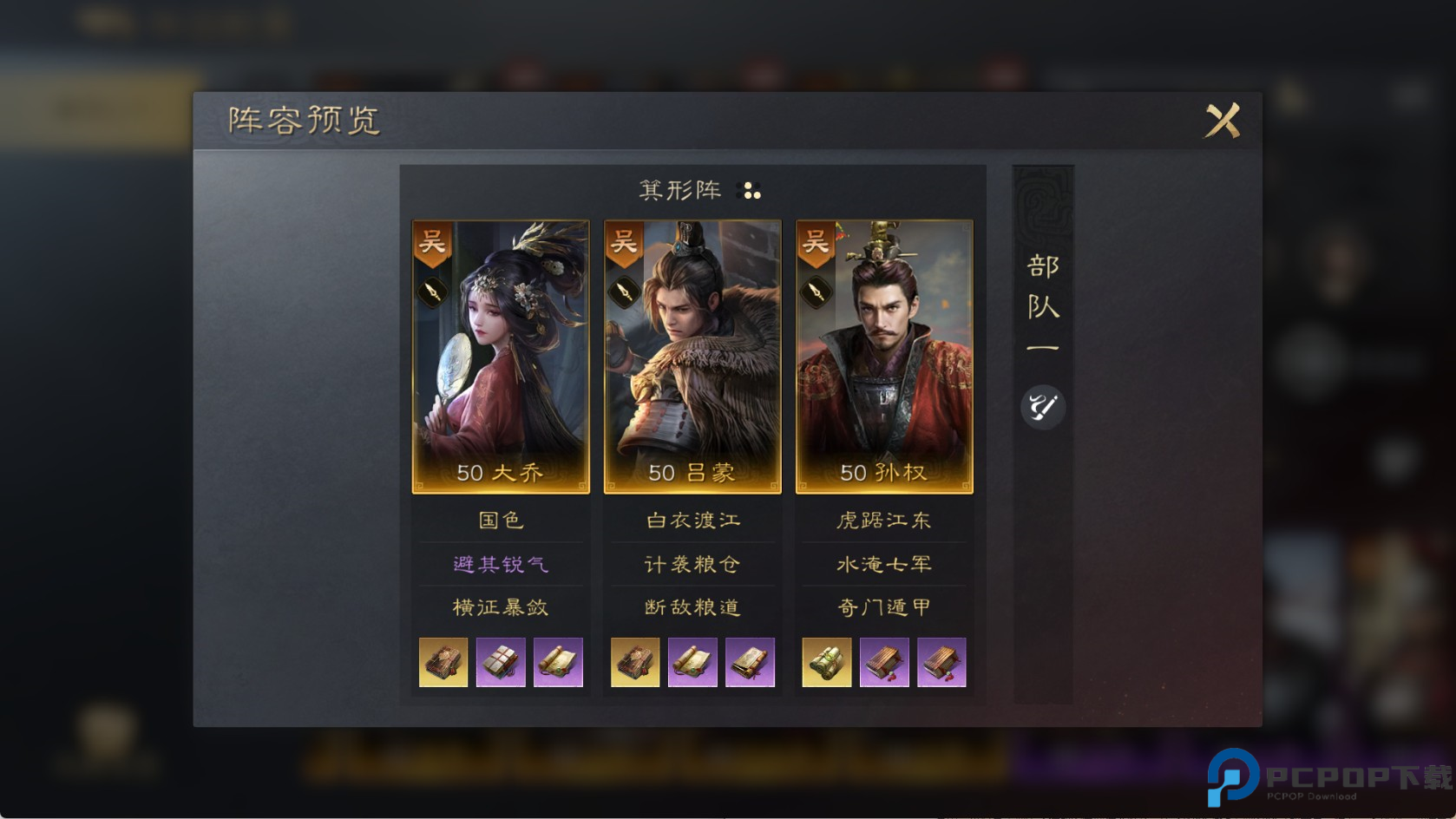Expand the skill 奇门遁甲 entry

(x=882, y=607)
